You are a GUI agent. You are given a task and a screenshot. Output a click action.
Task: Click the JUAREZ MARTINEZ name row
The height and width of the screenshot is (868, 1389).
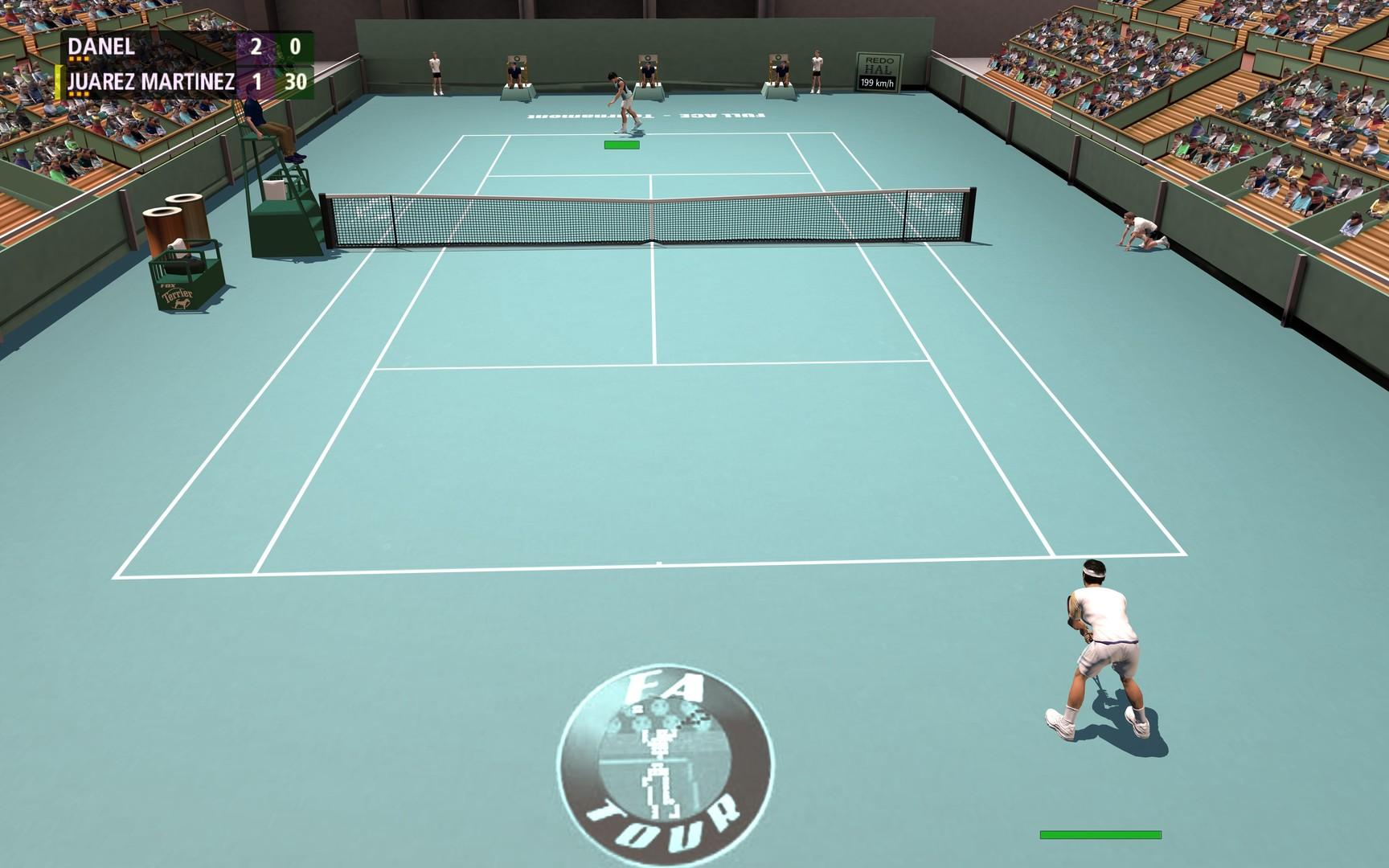tap(151, 80)
